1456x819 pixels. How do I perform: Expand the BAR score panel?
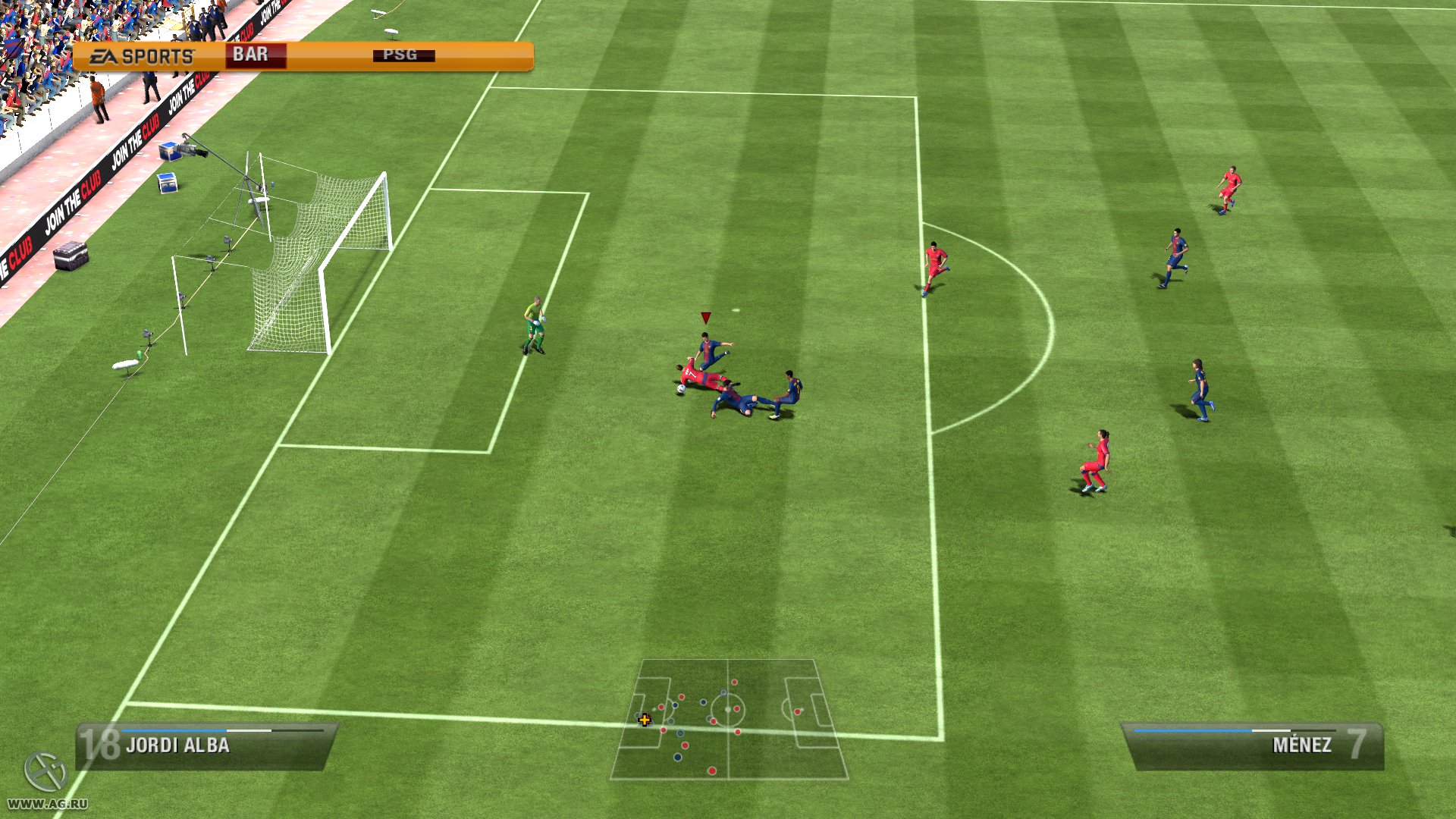[x=256, y=54]
